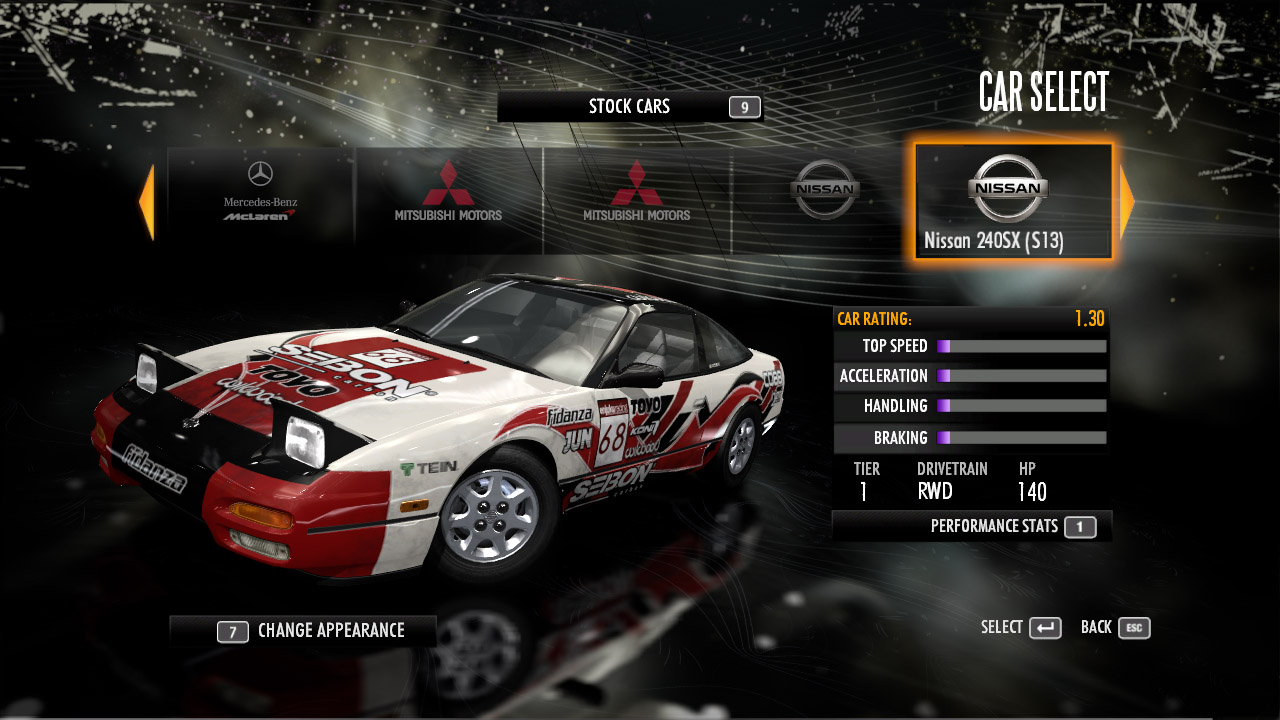Viewport: 1280px width, 720px height.
Task: Open the Stock Cars category selector
Action: point(630,107)
